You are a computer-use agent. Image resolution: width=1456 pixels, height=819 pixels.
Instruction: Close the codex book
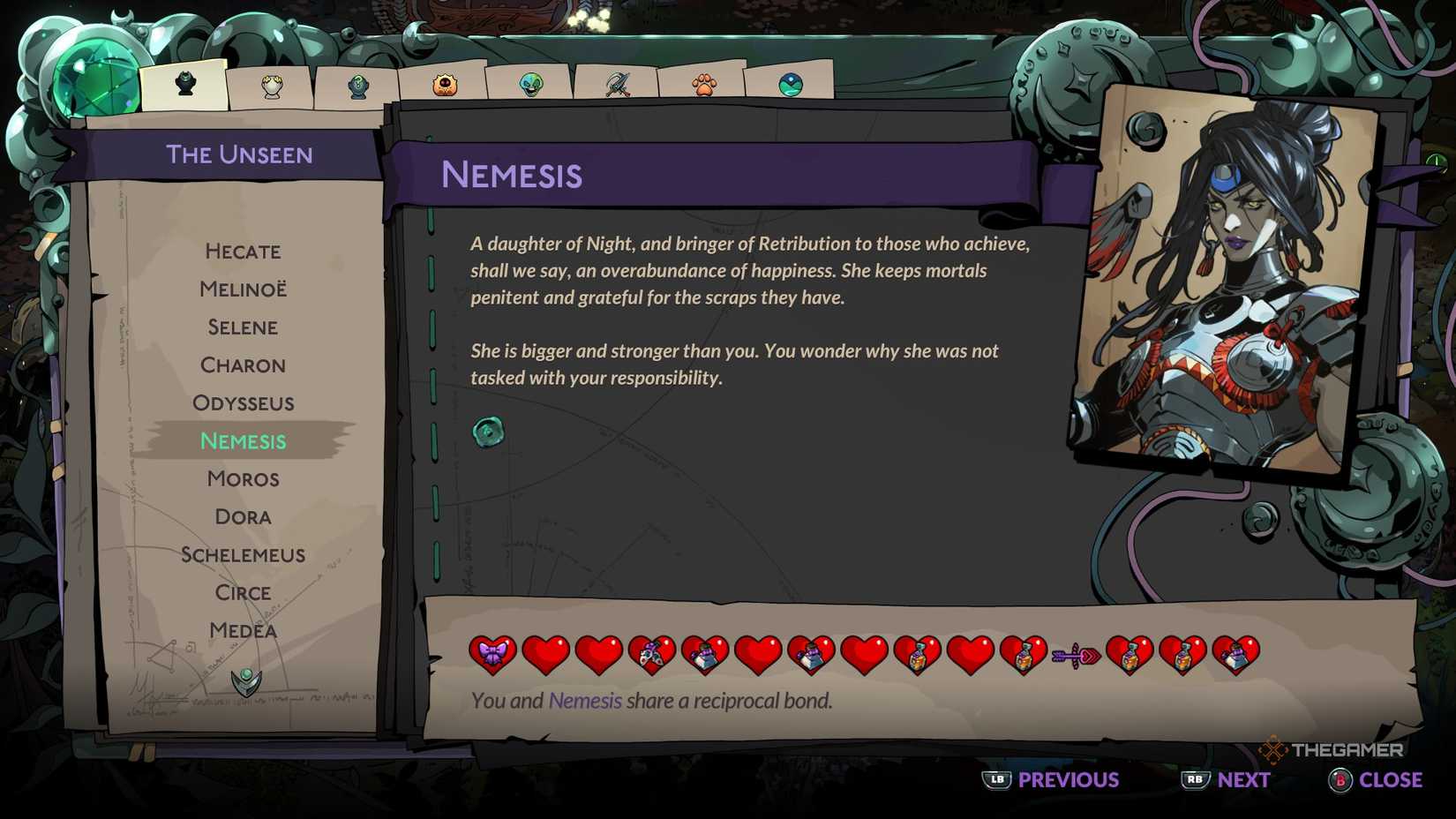coord(1376,780)
